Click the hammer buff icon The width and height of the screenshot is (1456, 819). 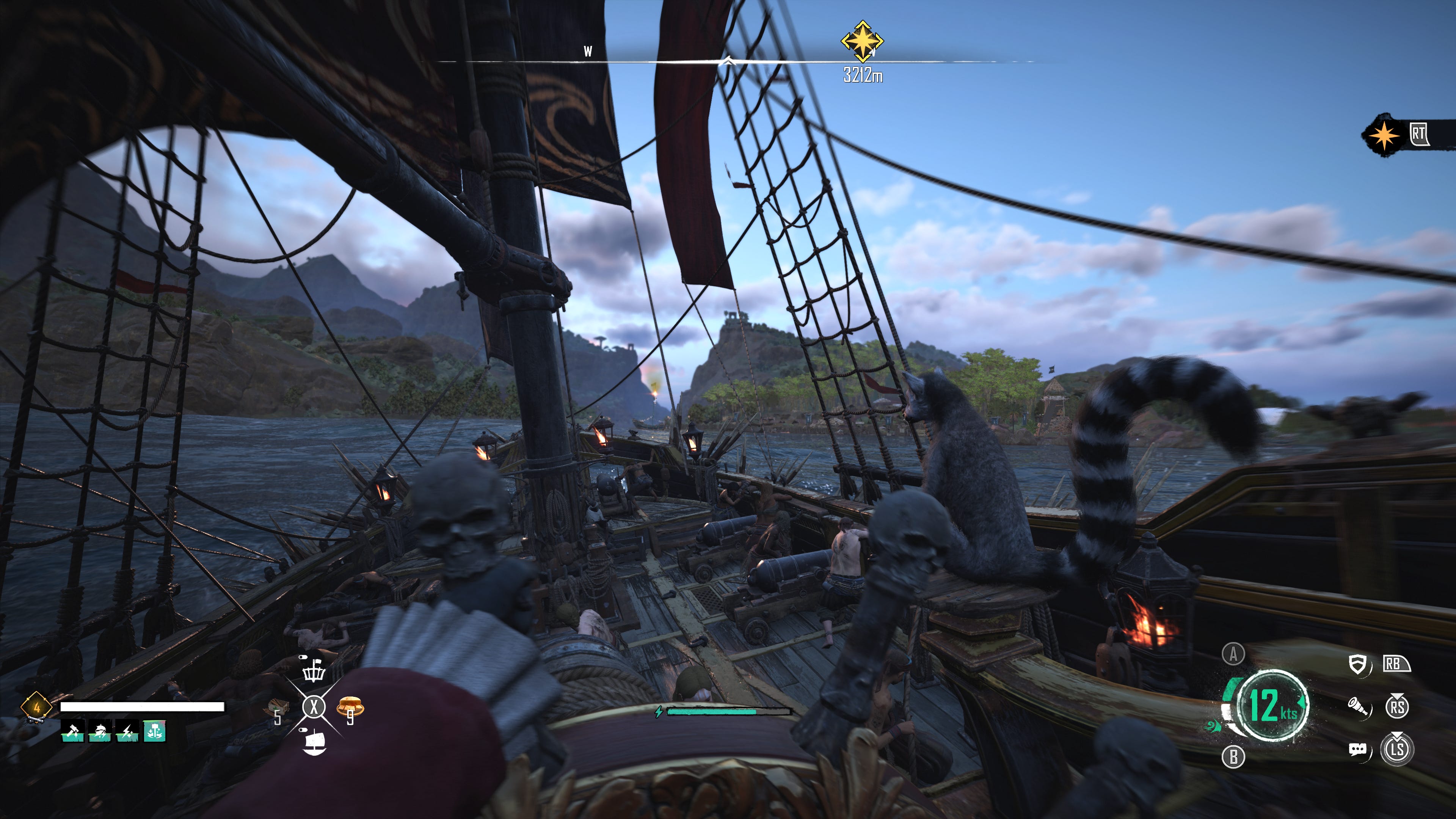tap(72, 731)
